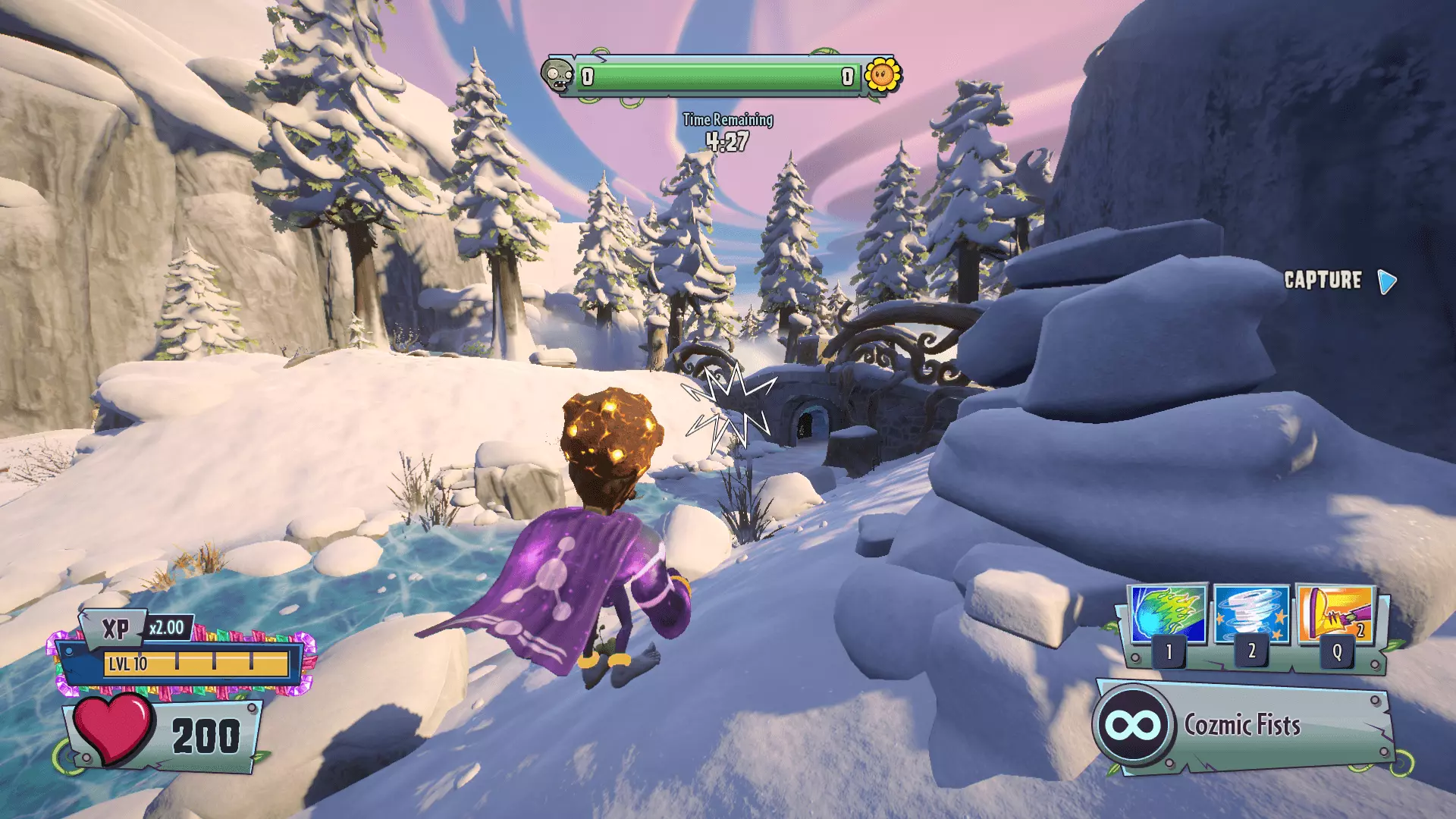Screen dimensions: 1456x819
Task: Activate the Super Ultra Ball ability
Action: tap(1168, 615)
